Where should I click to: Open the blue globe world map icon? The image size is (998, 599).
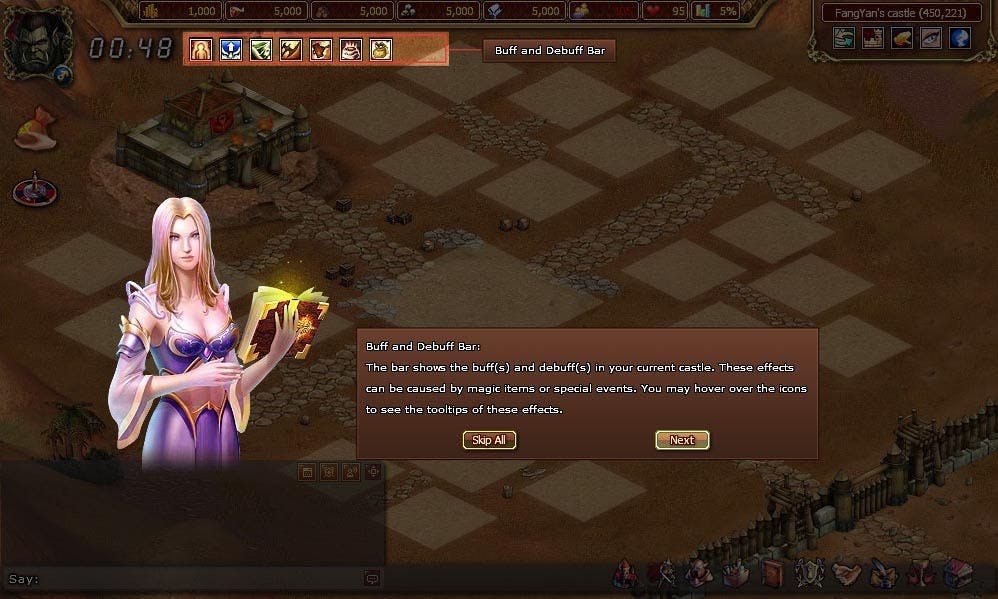click(959, 38)
